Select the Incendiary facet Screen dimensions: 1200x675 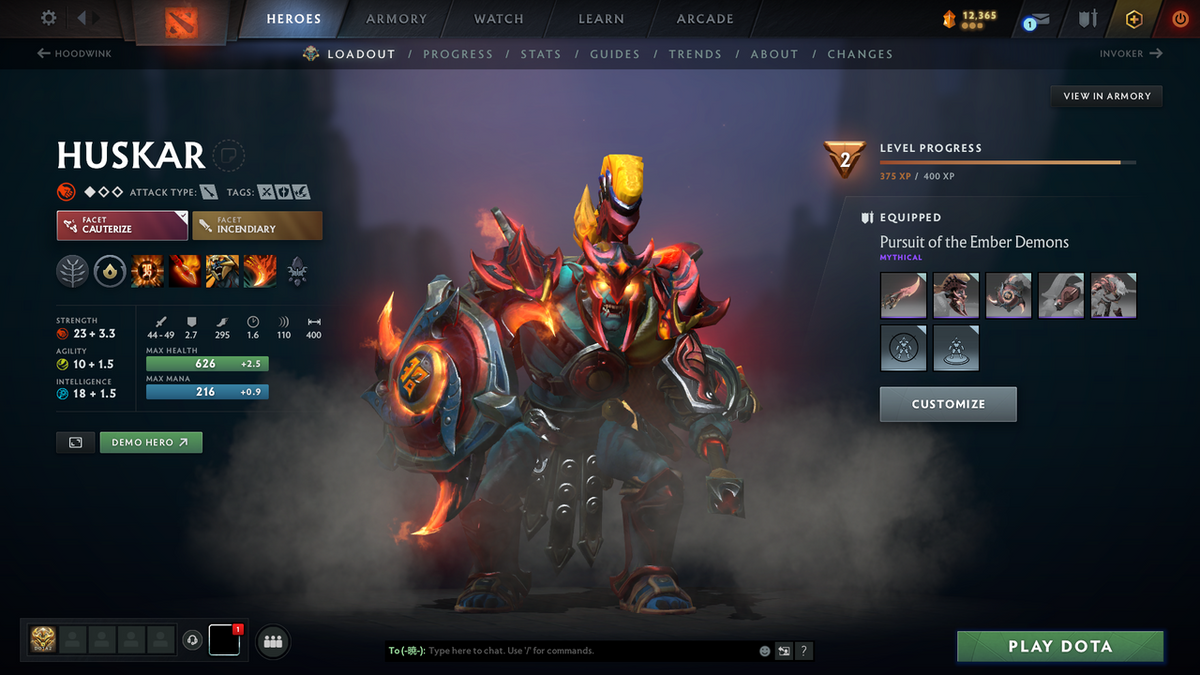tap(257, 225)
